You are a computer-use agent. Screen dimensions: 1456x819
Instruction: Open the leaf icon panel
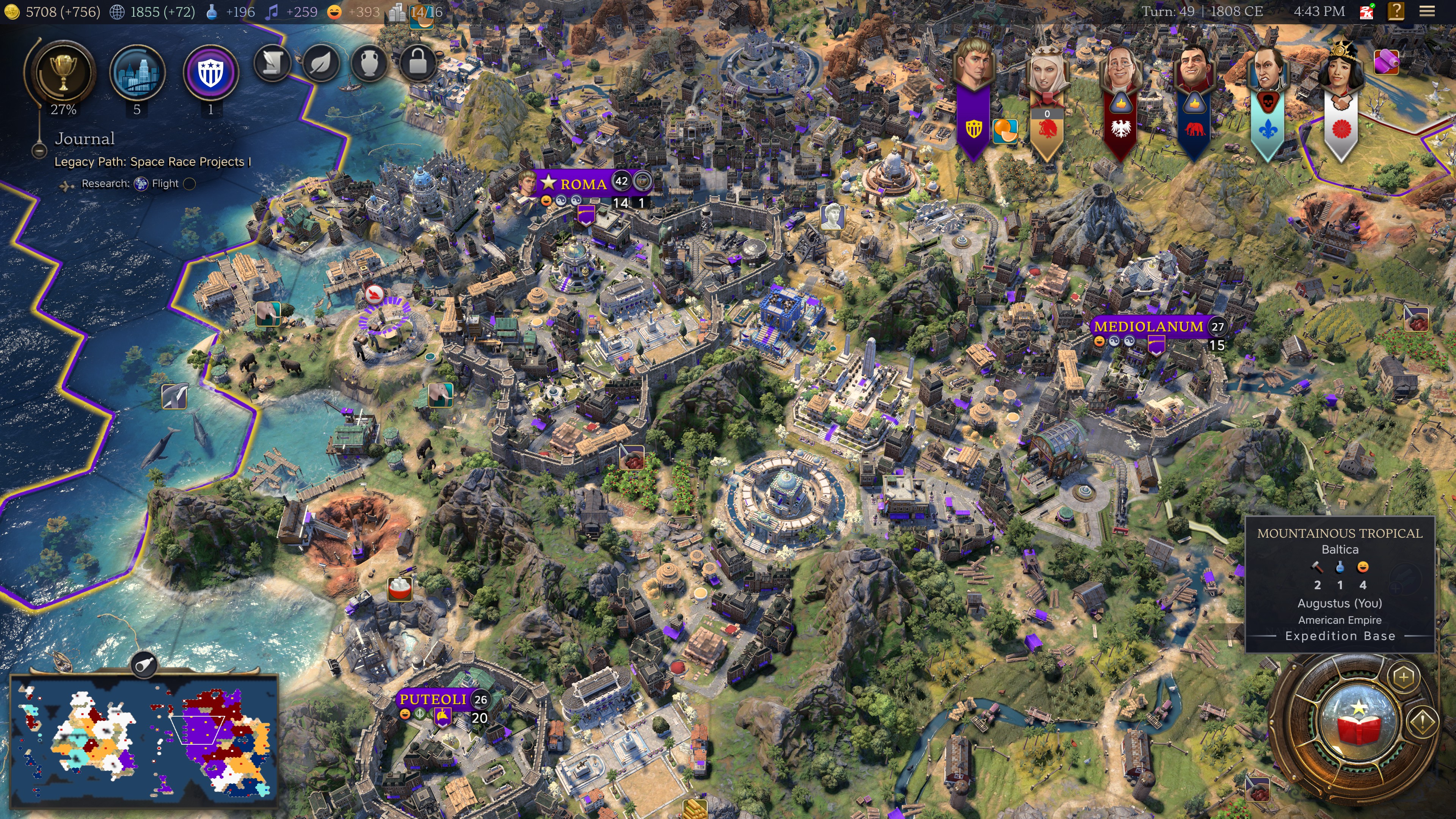pos(320,63)
